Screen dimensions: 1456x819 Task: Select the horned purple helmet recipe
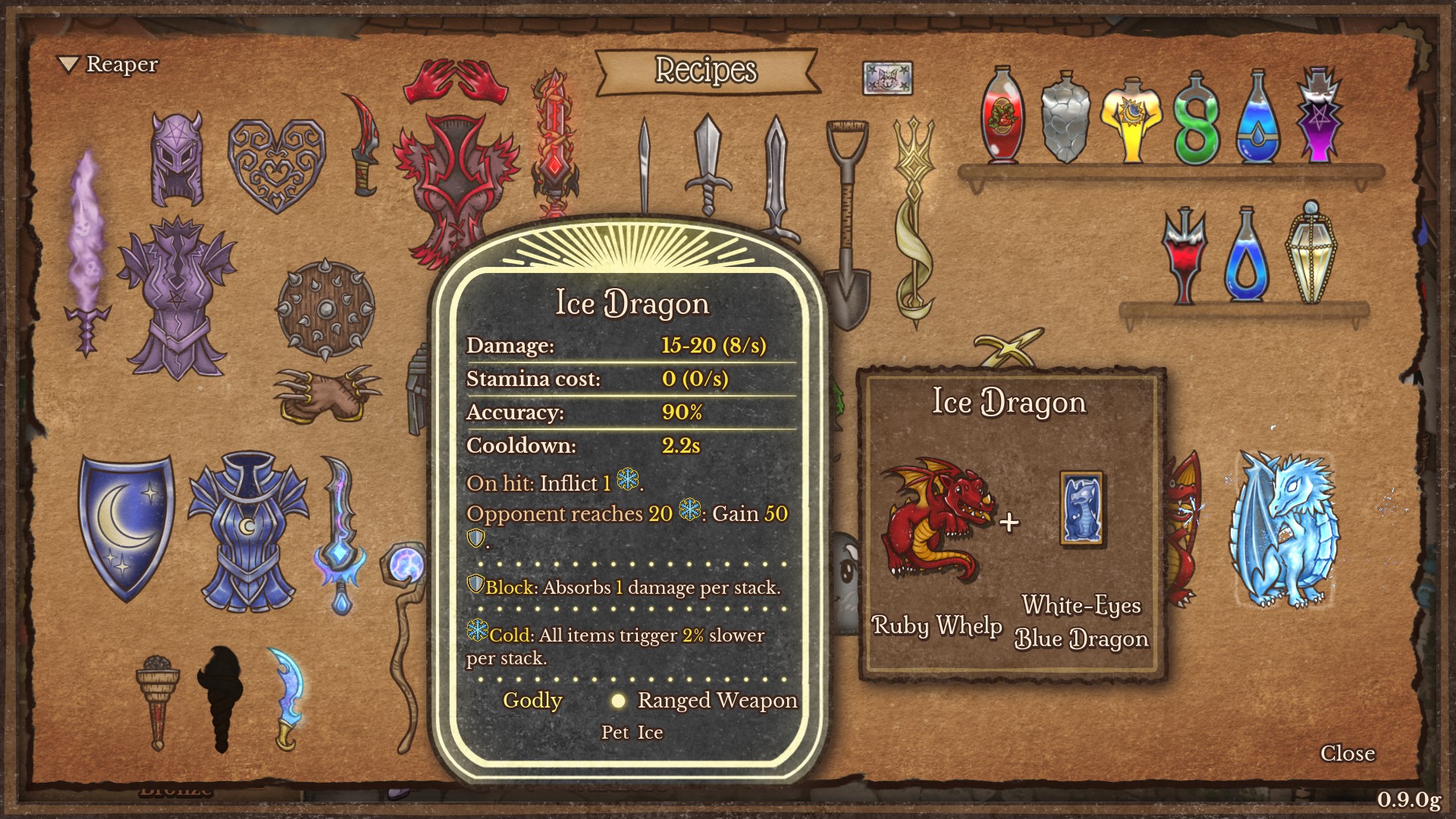176,155
